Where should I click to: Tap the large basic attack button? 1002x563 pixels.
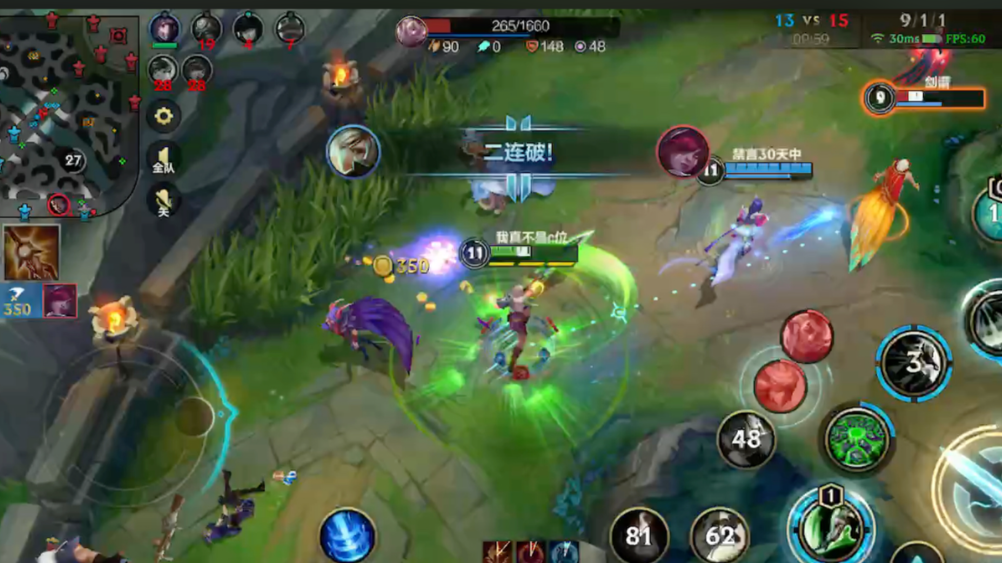975,490
